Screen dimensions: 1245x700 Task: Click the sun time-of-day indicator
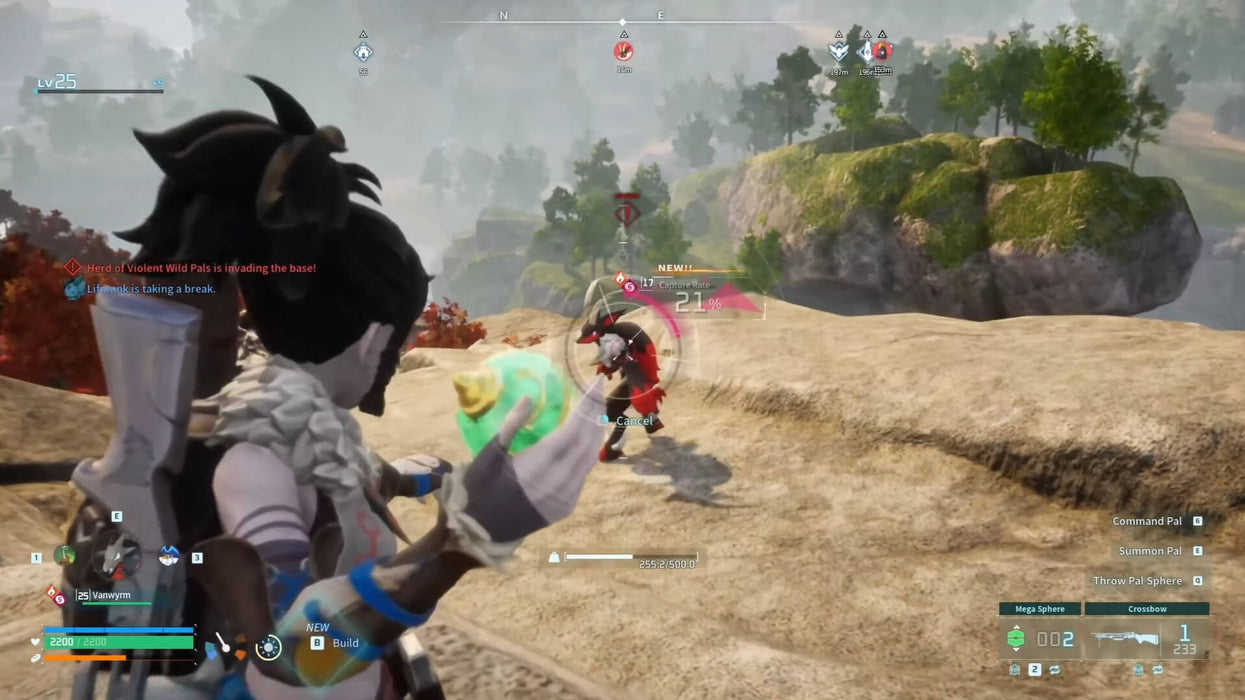tap(268, 648)
